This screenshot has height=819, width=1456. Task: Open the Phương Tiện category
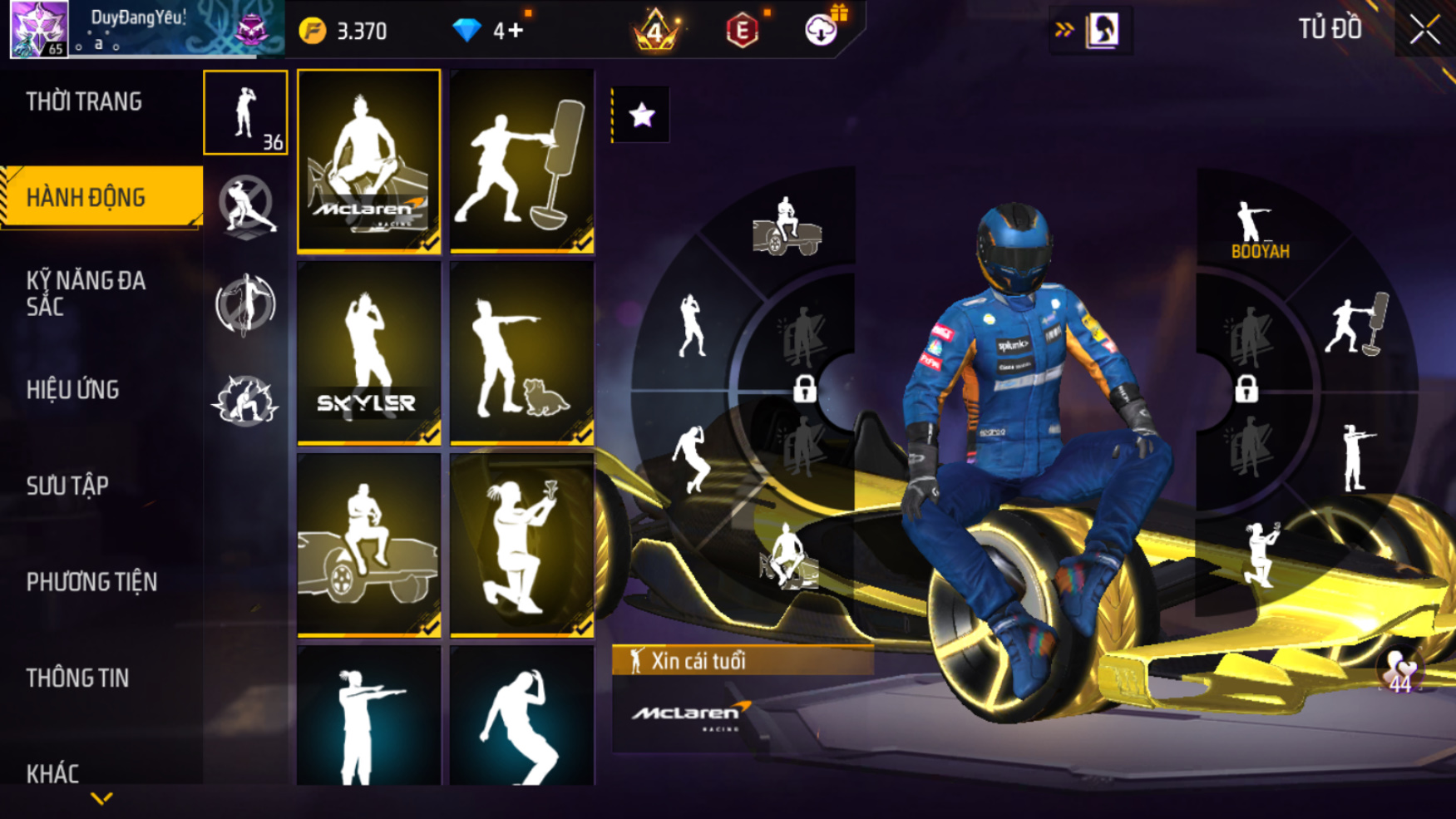[x=91, y=582]
